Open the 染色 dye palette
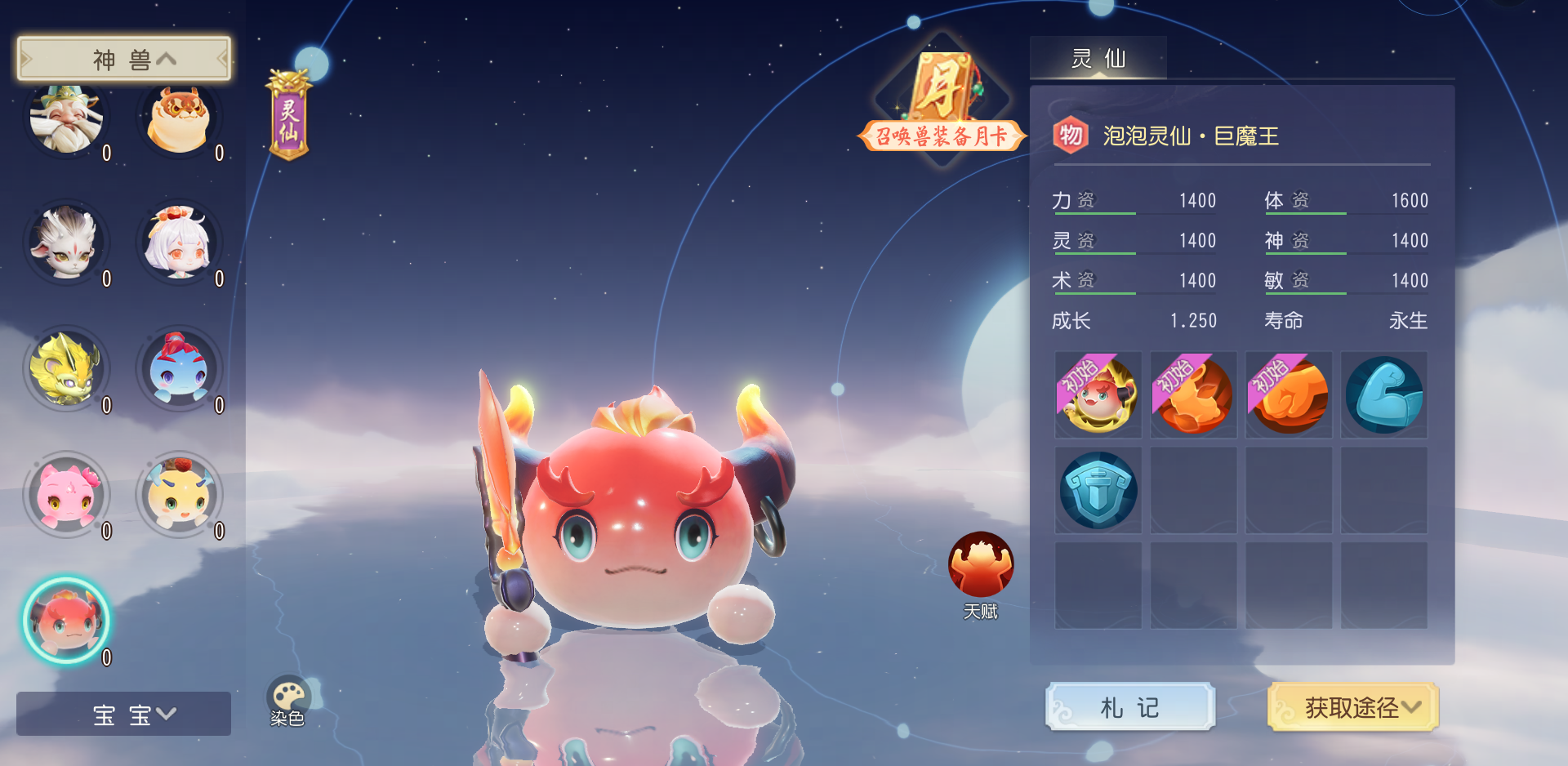 coord(287,701)
